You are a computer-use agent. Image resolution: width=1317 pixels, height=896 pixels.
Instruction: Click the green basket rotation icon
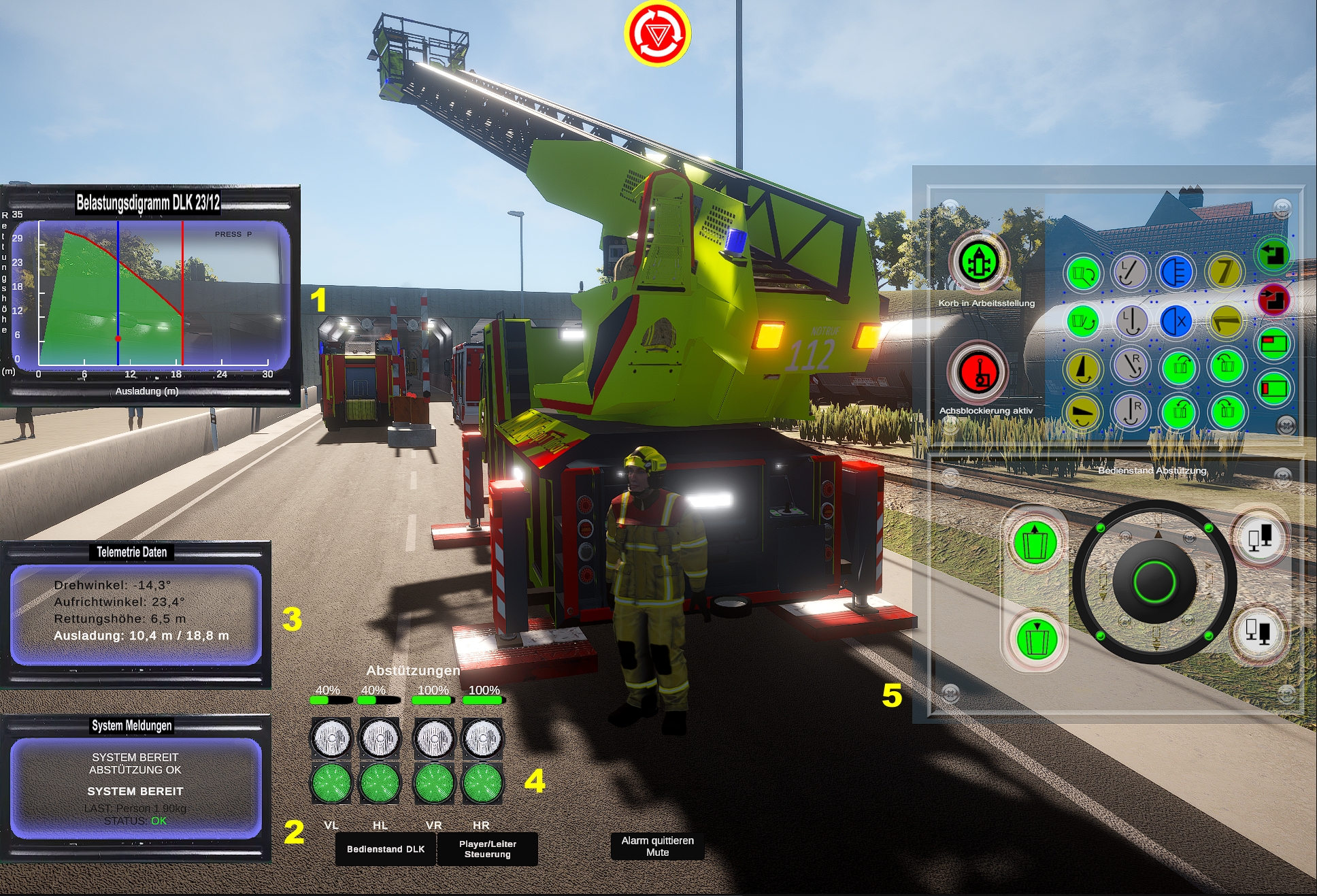(1084, 271)
